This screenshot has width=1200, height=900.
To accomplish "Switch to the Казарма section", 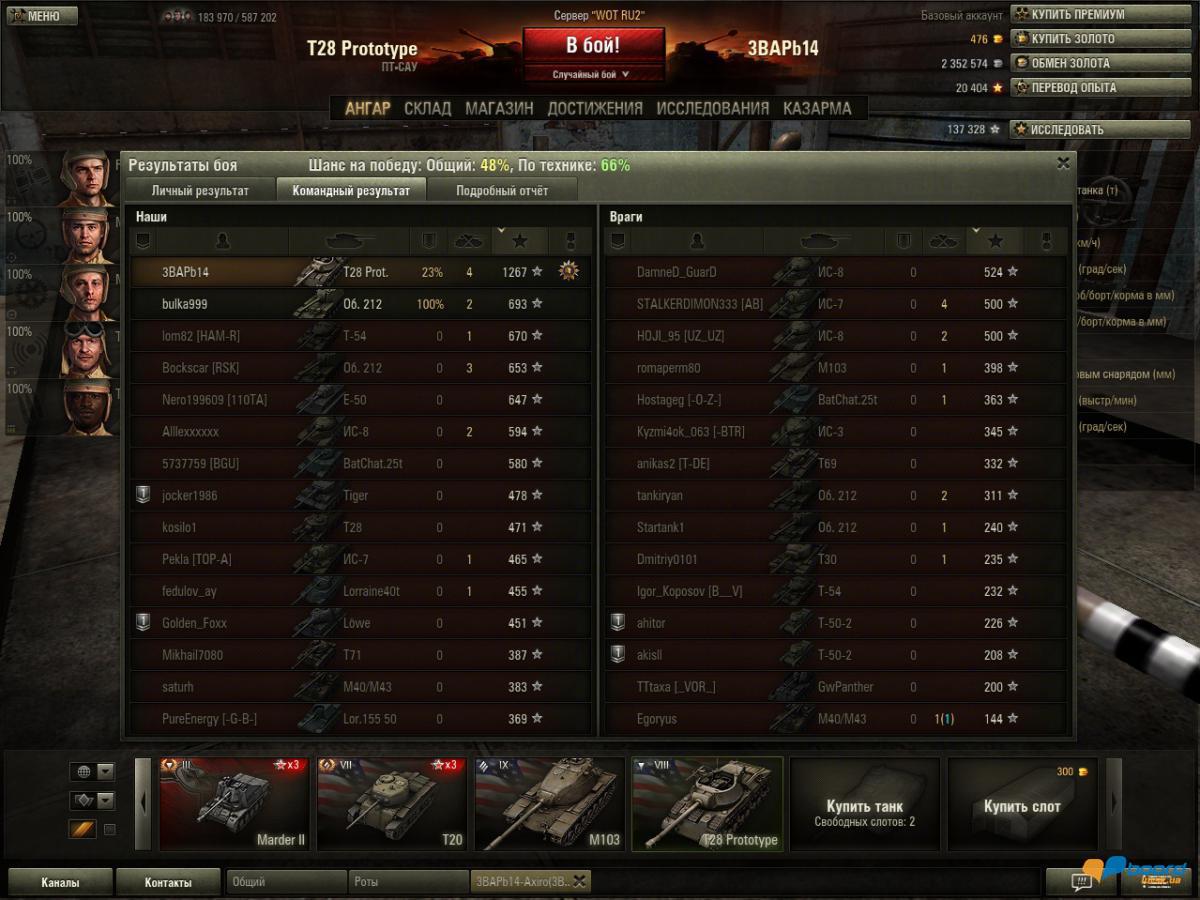I will (817, 108).
